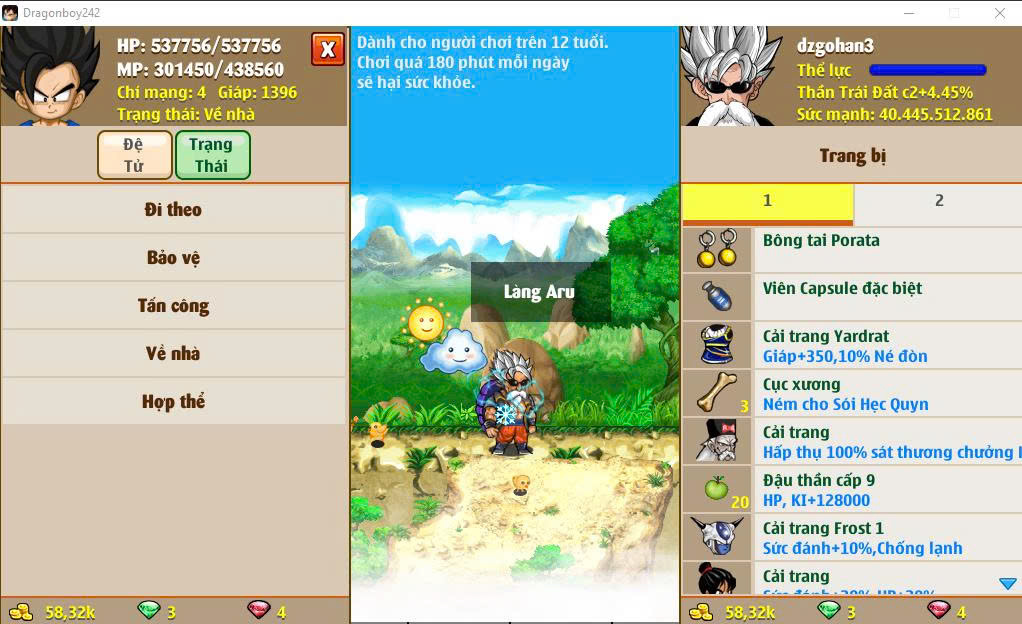The height and width of the screenshot is (624, 1022).
Task: Select the Bông tai Porata earrings
Action: coord(851,249)
